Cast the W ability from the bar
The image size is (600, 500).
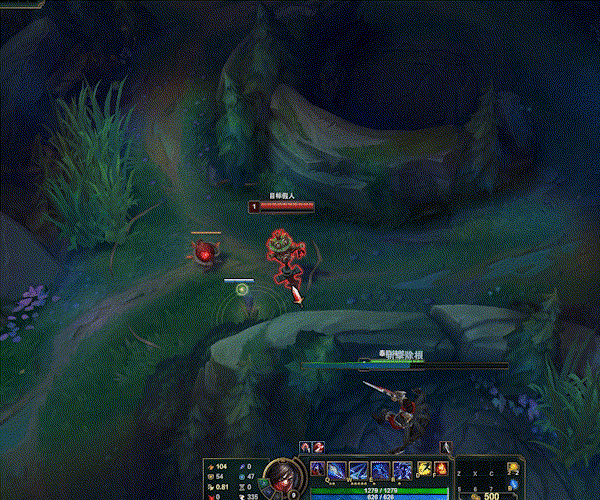coord(359,470)
